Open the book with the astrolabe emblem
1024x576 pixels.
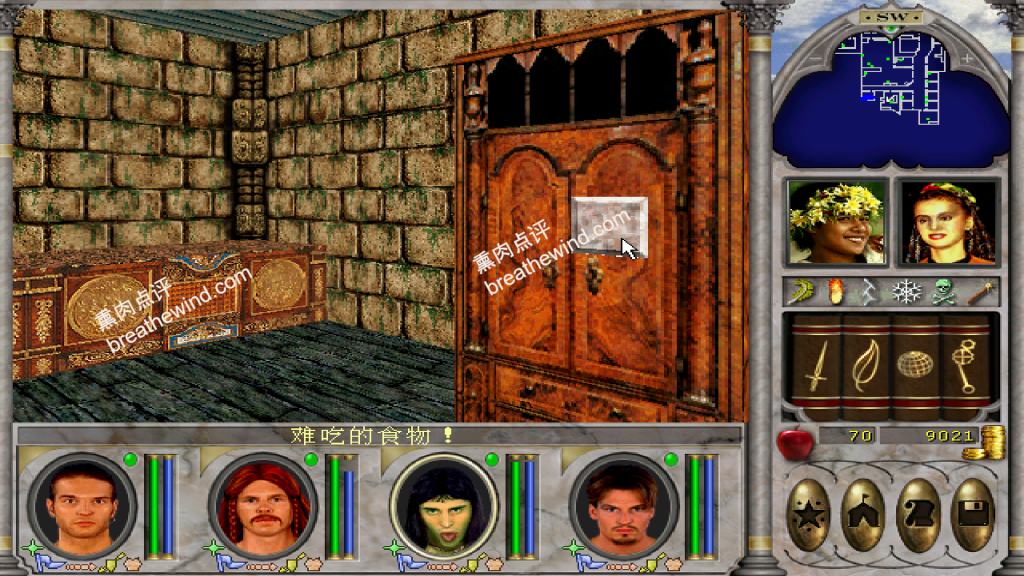tap(965, 366)
